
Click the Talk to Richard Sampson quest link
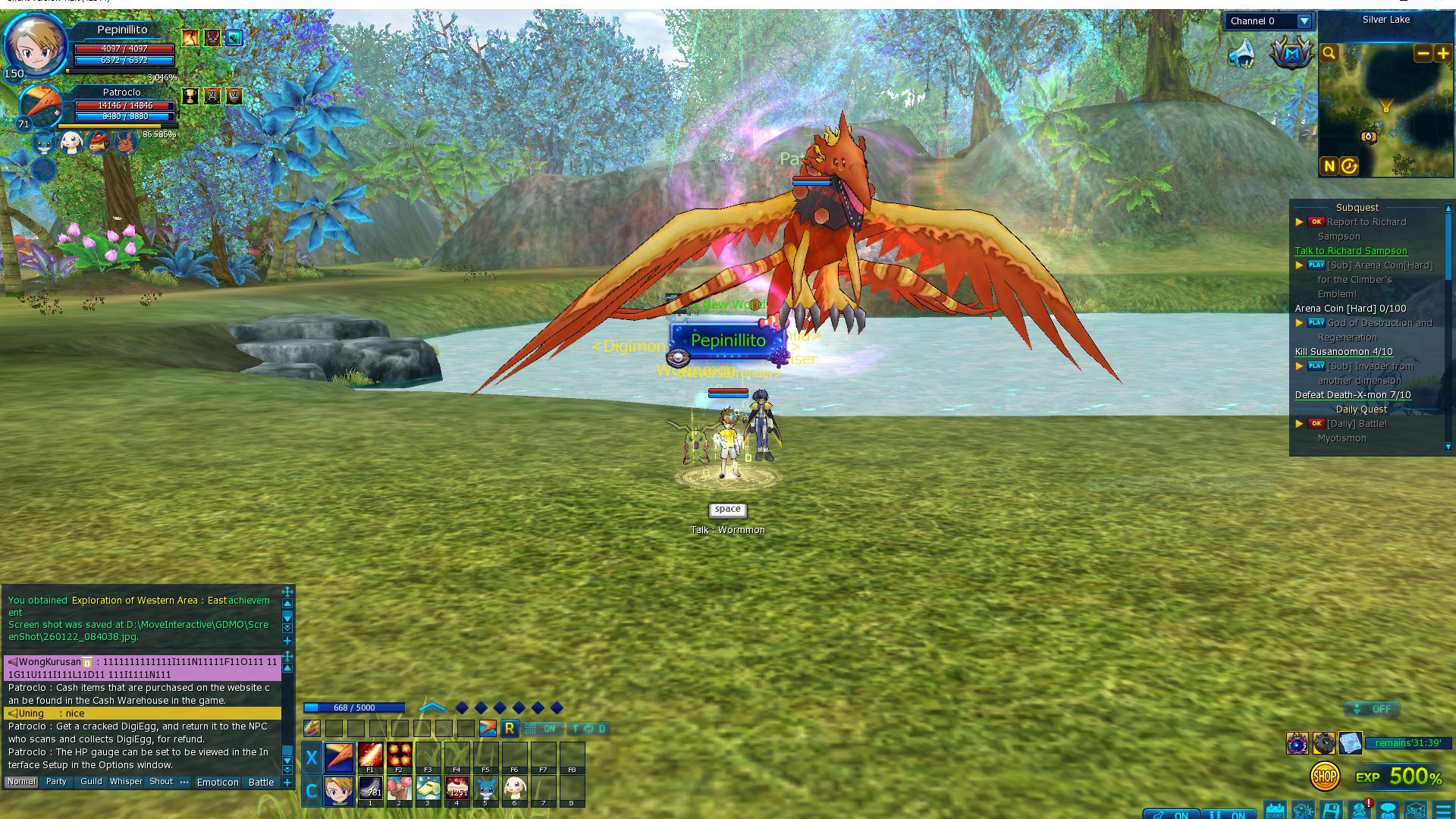pyautogui.click(x=1351, y=251)
